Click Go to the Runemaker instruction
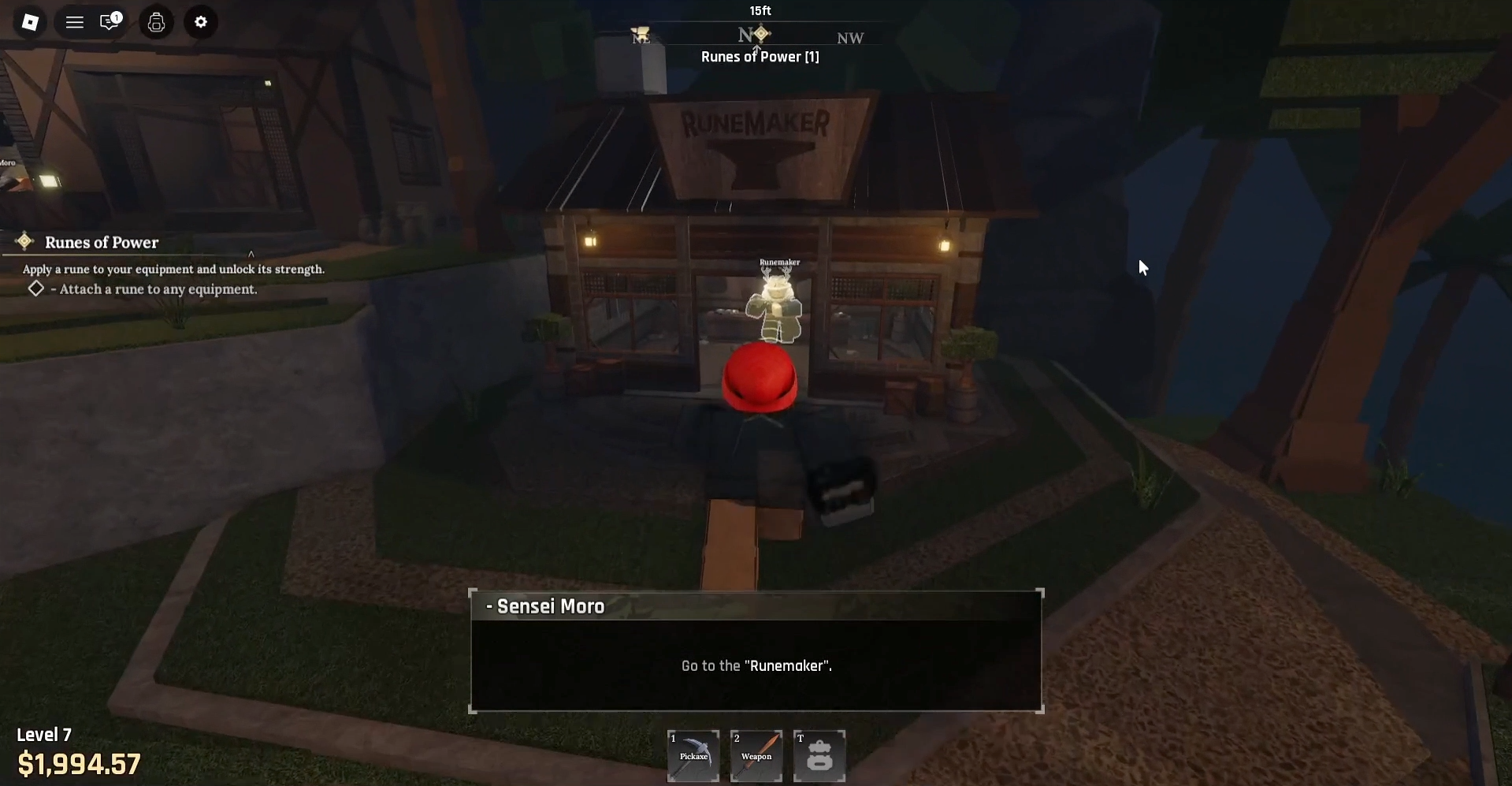 pos(756,665)
